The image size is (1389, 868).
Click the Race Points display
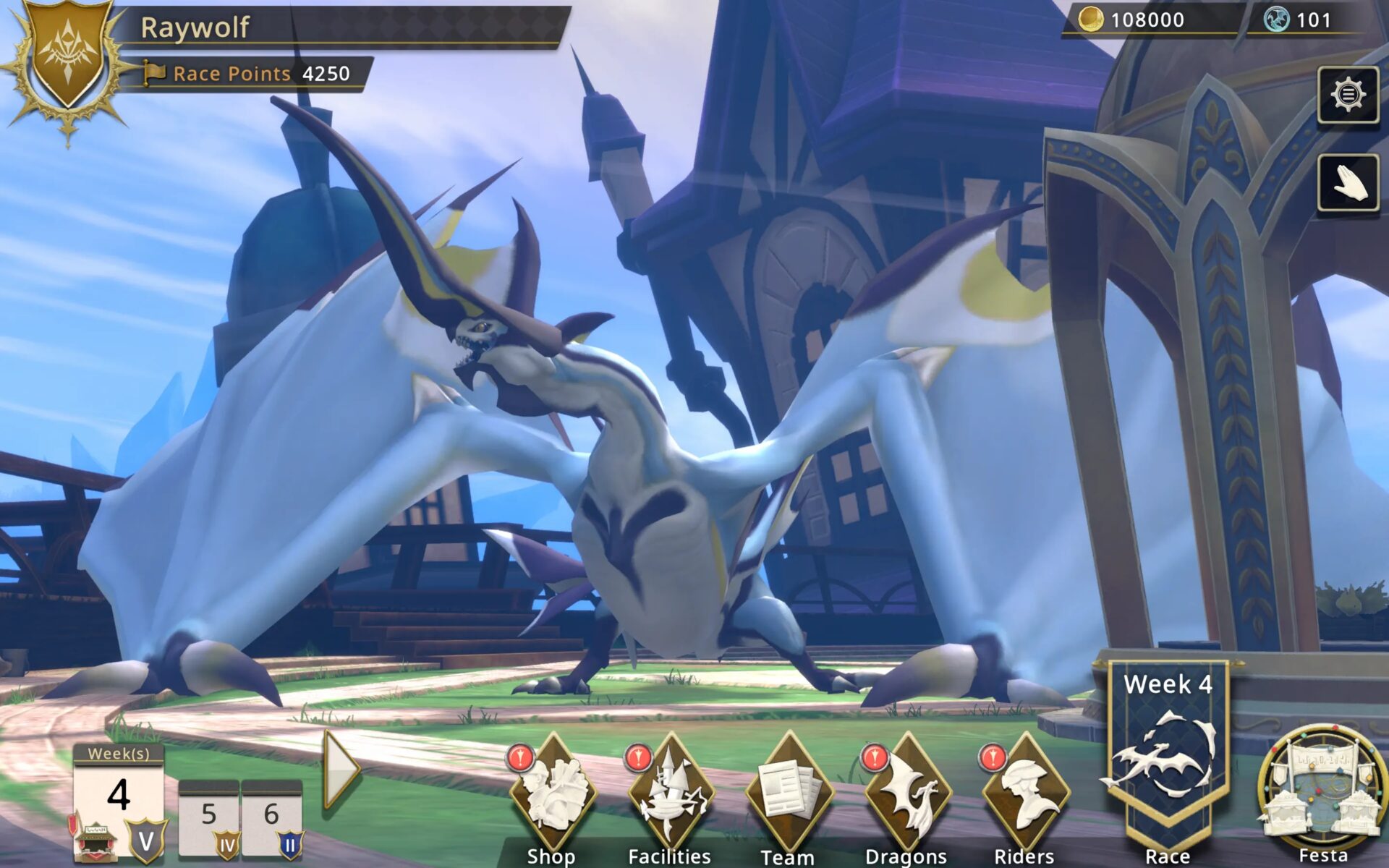[246, 73]
